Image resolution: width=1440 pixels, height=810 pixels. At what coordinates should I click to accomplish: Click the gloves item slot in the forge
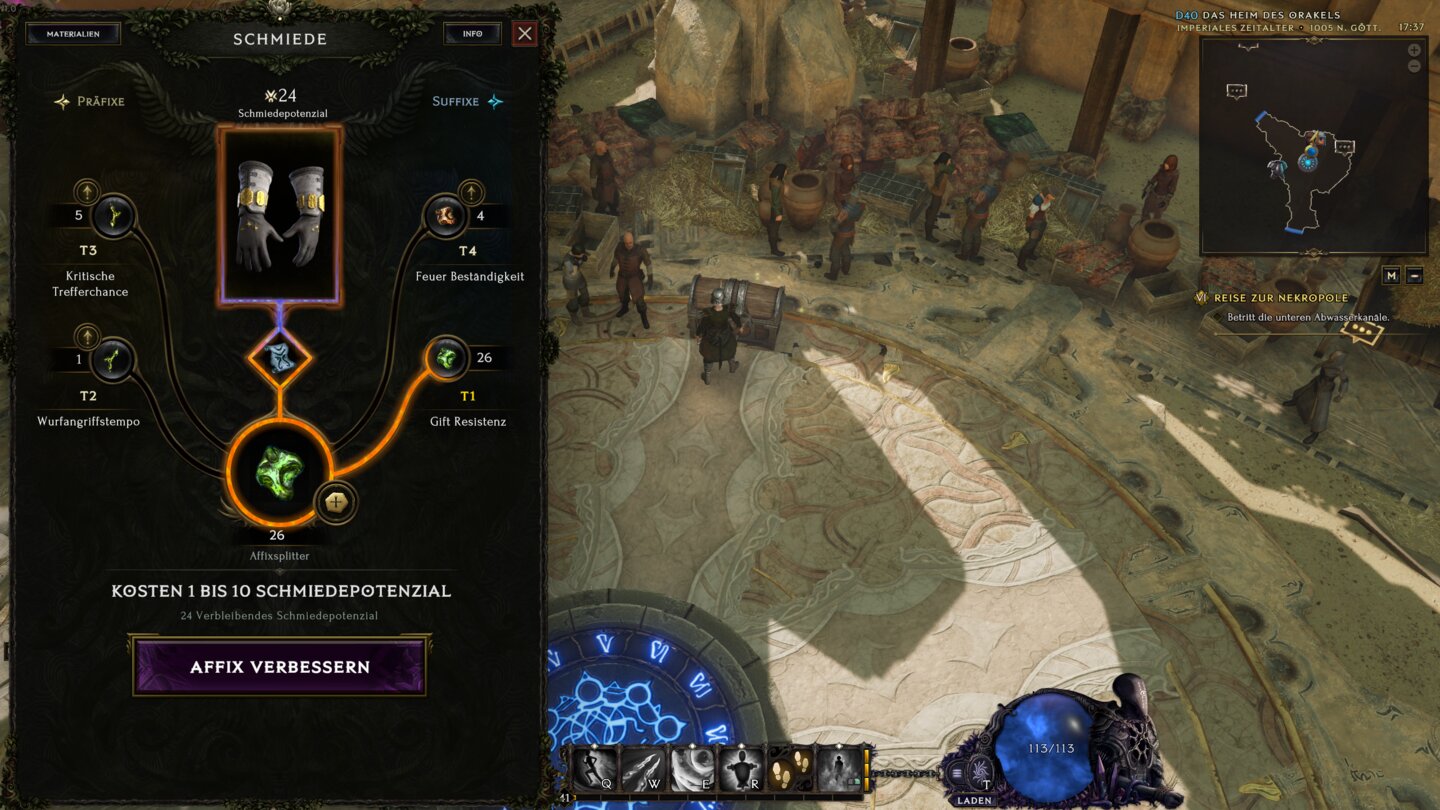click(x=280, y=216)
